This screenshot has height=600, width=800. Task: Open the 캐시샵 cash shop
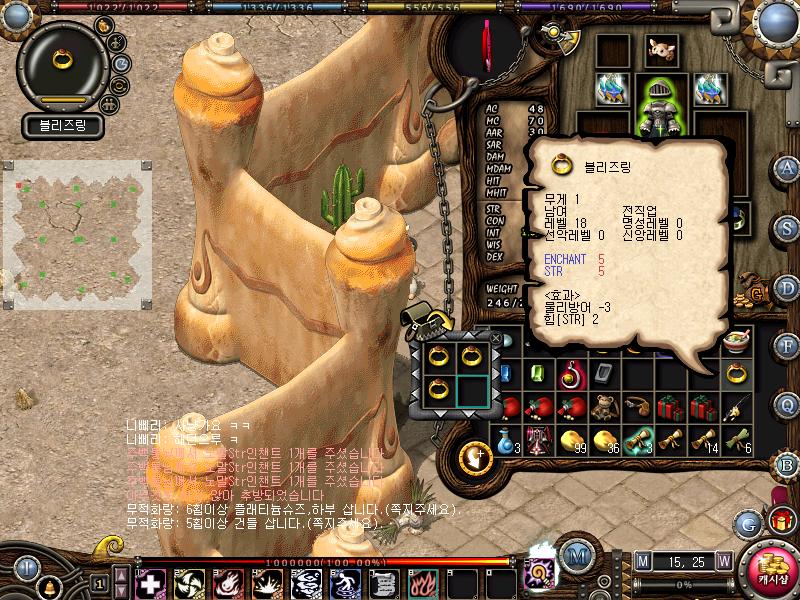(x=767, y=565)
